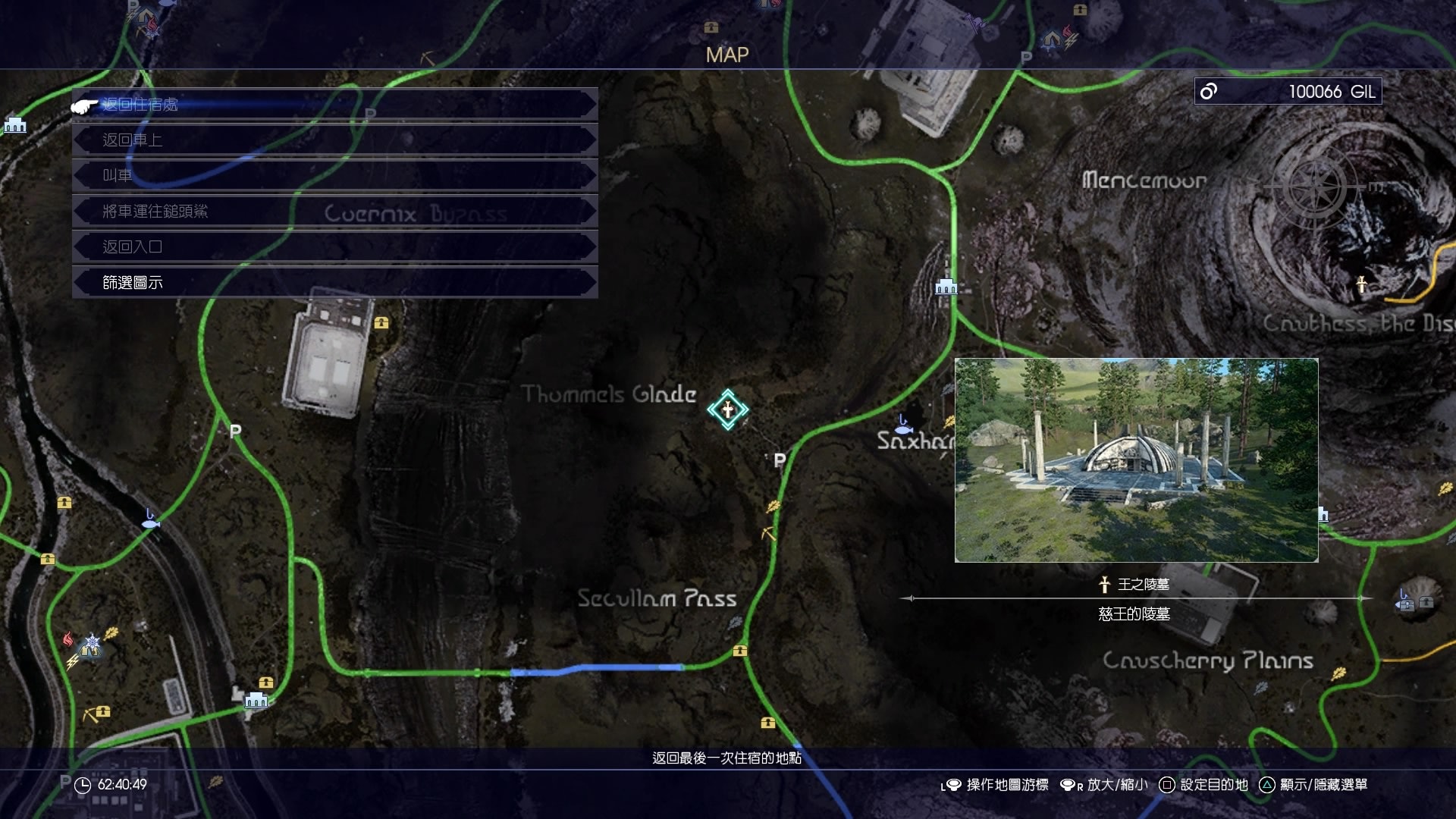Select the outpost marker left of the blue road
Viewport: 1456px width, 819px height.
click(256, 700)
